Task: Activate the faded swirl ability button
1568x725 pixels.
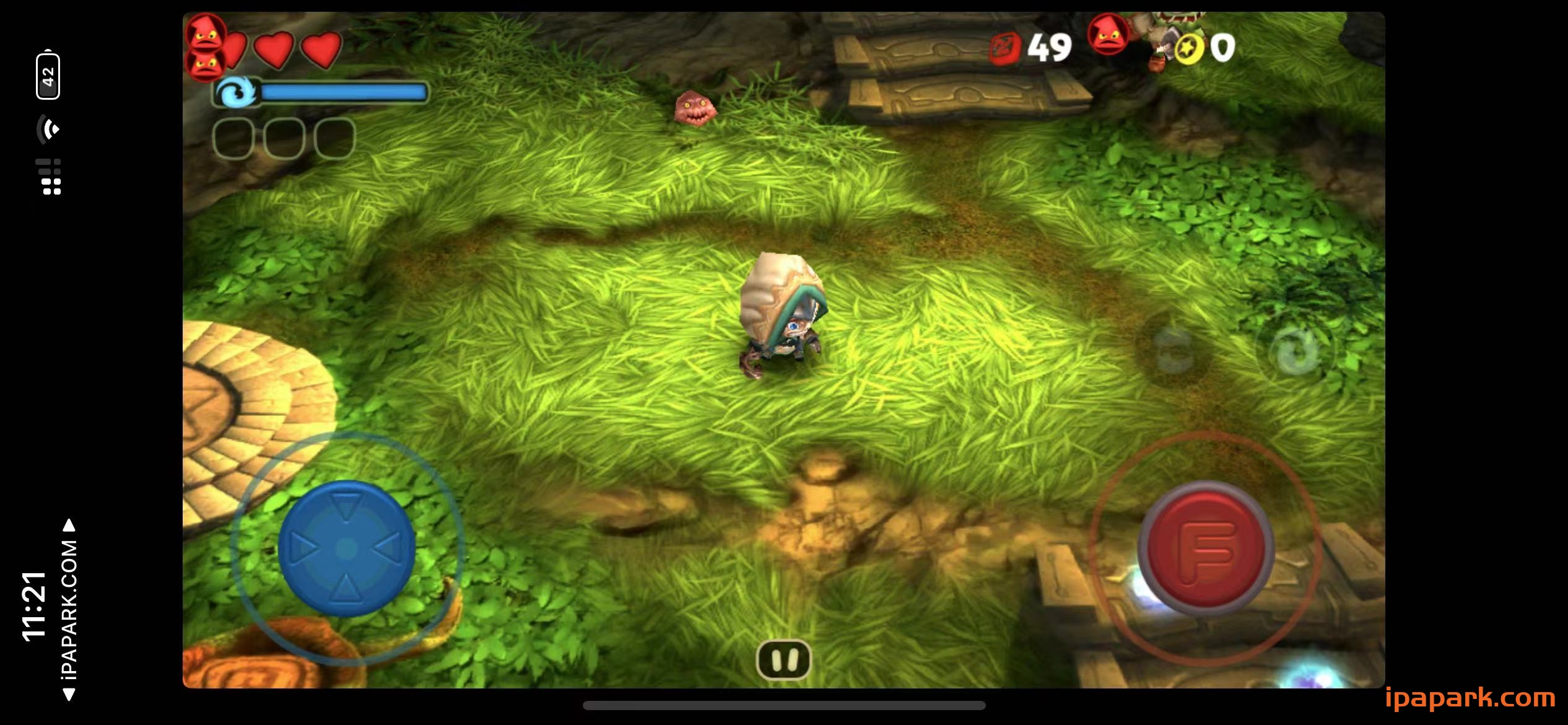Action: tap(1296, 350)
